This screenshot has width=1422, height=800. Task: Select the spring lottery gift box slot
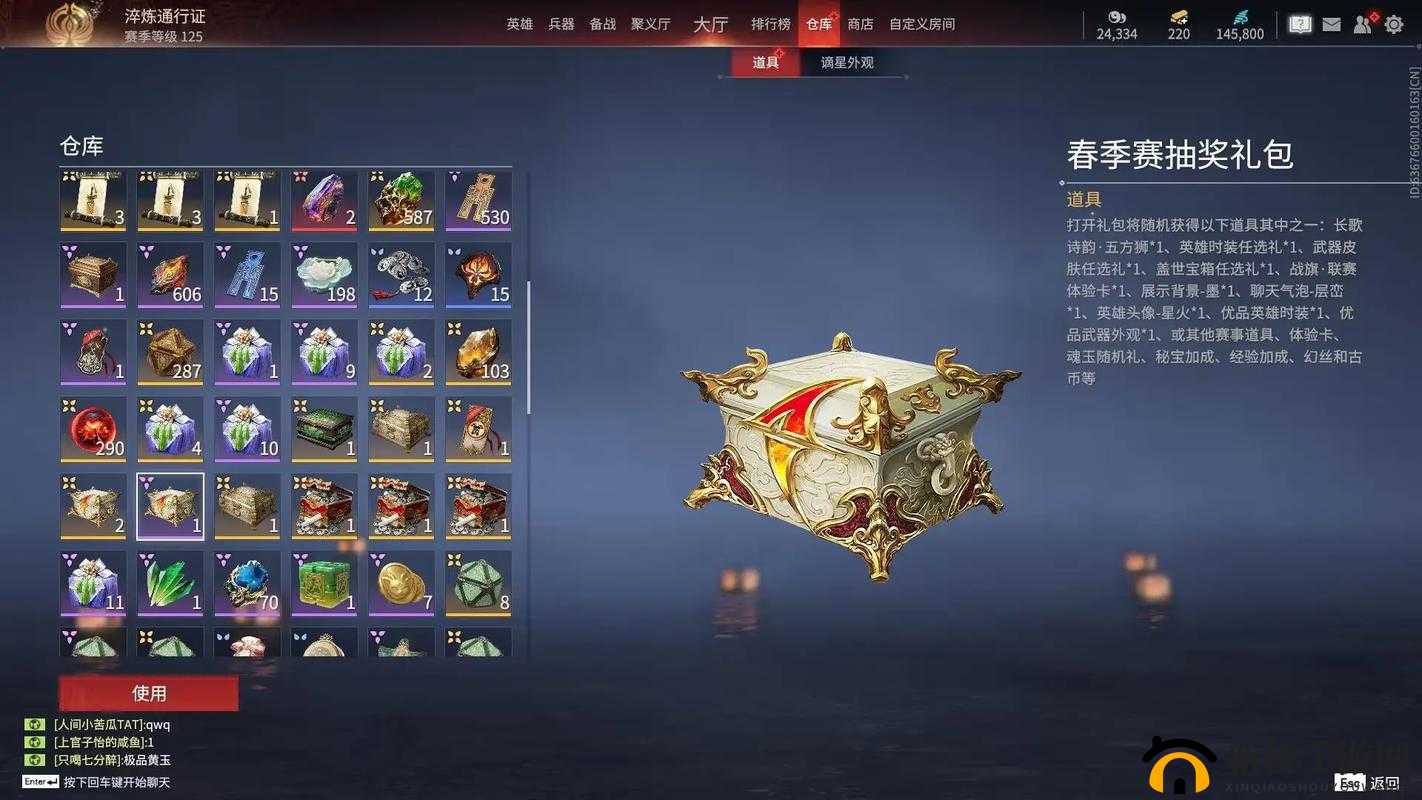(170, 505)
